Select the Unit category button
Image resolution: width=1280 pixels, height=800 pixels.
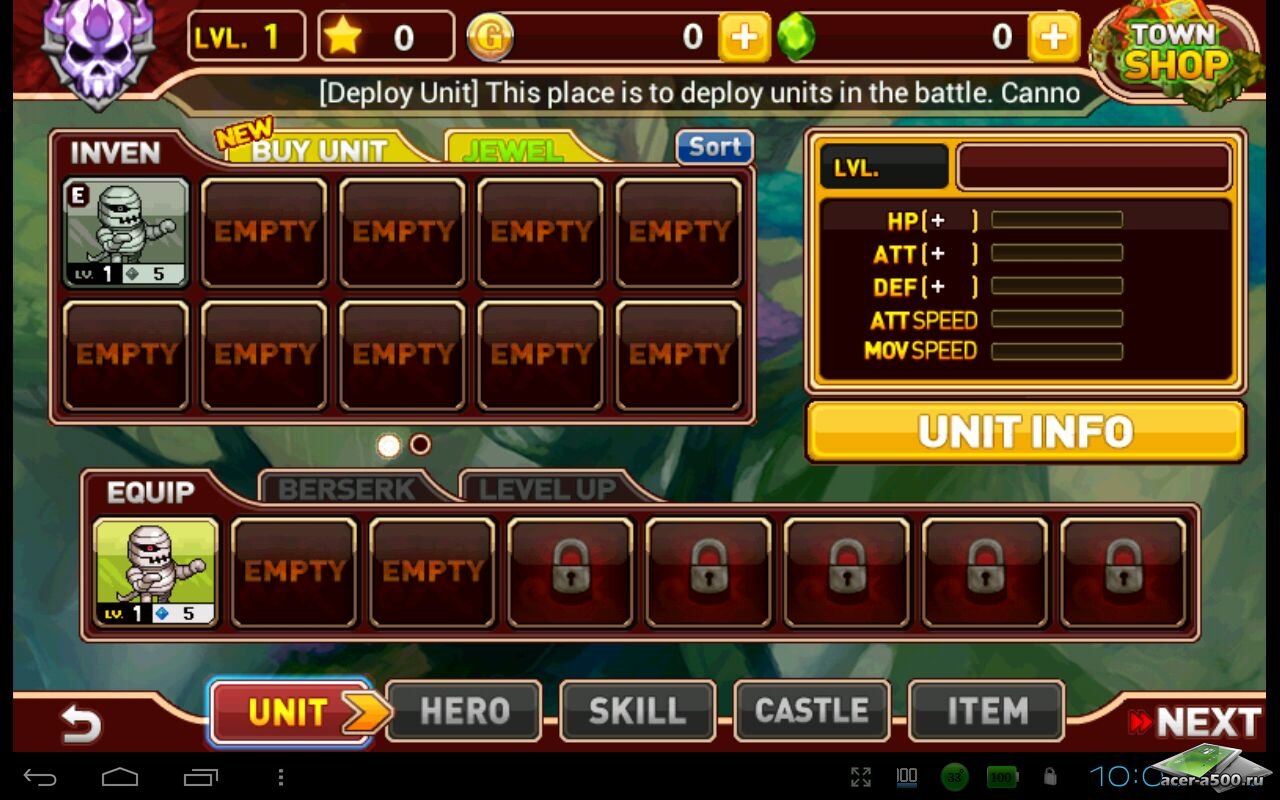point(290,712)
